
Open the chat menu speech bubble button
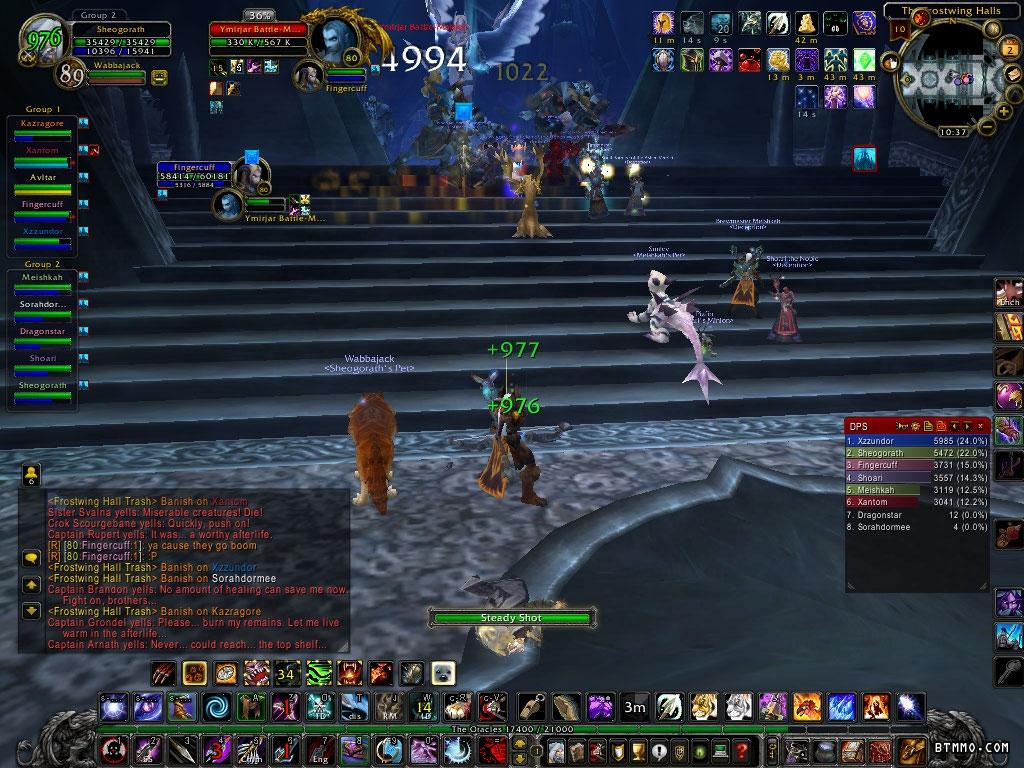31,557
